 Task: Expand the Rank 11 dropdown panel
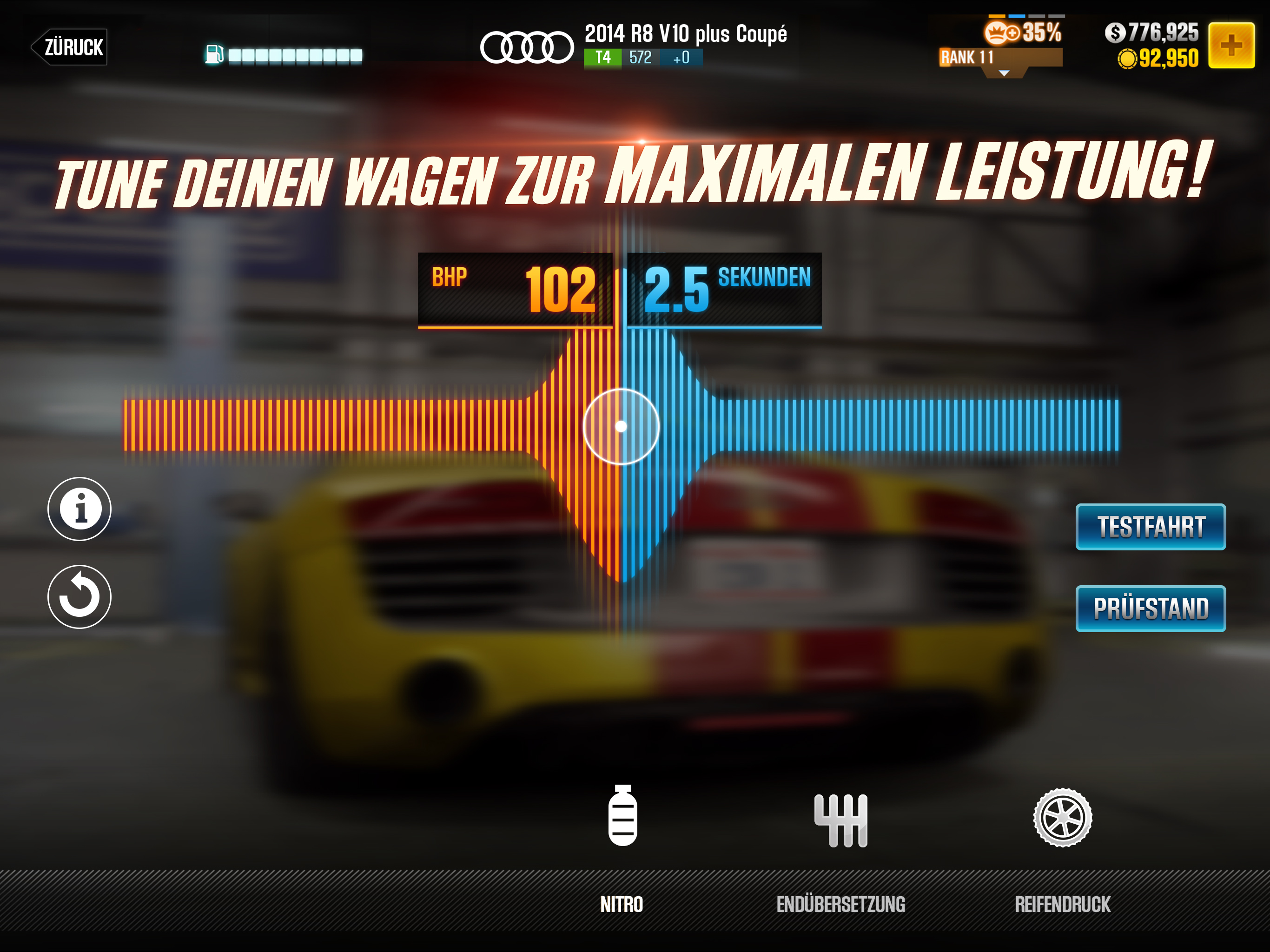point(1004,73)
